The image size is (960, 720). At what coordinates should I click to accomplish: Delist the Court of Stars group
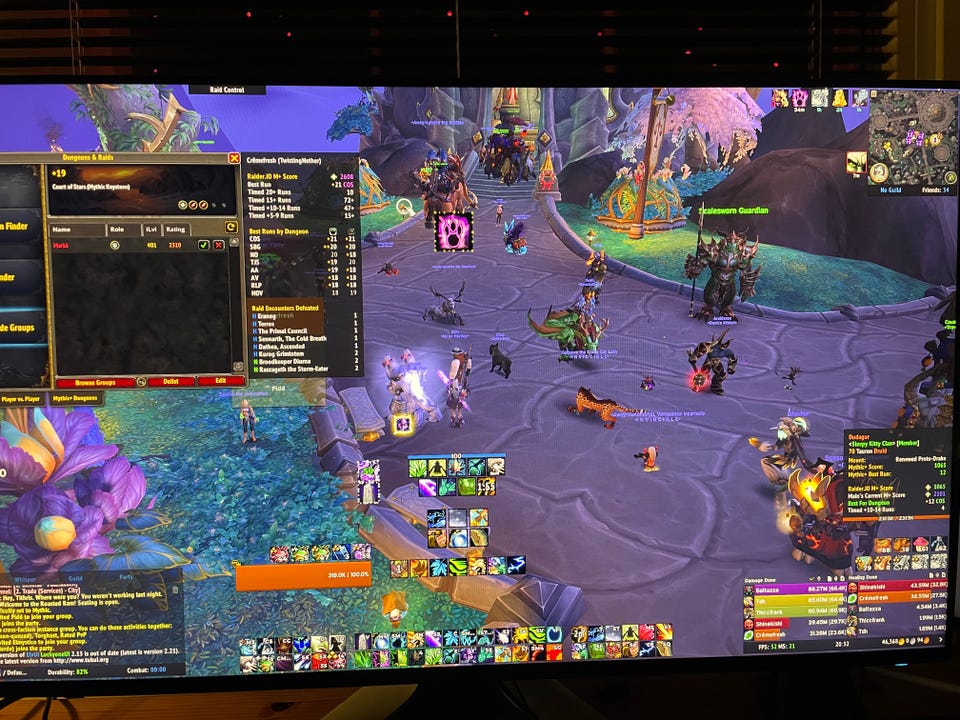pos(169,381)
